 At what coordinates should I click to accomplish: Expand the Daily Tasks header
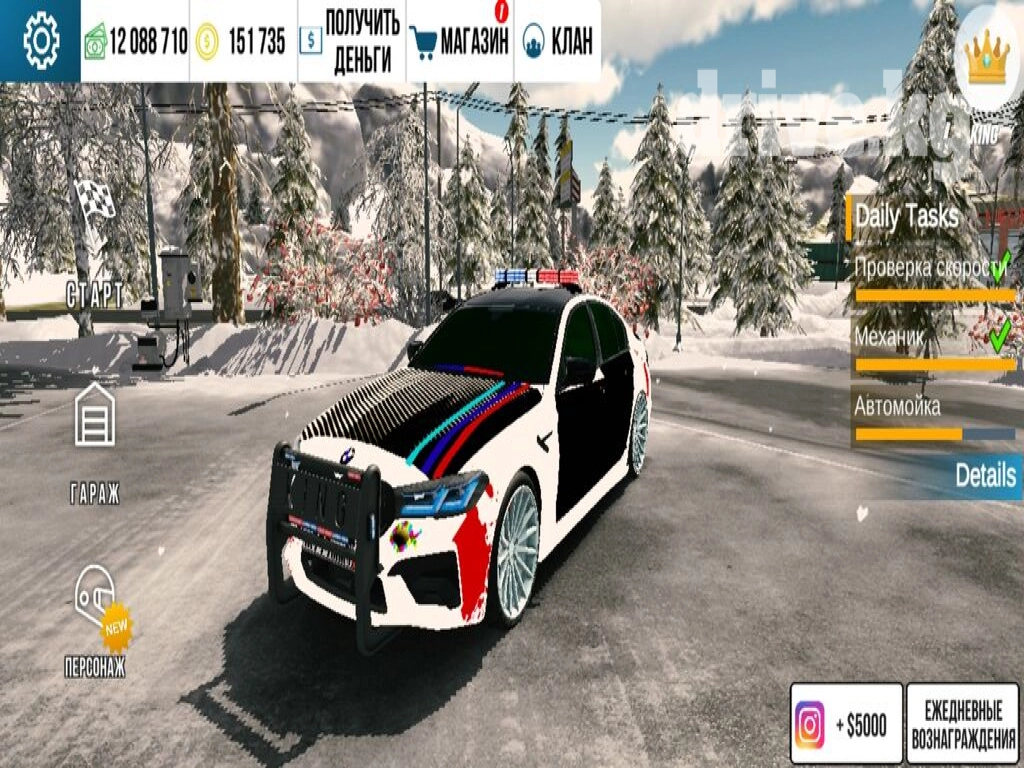907,216
